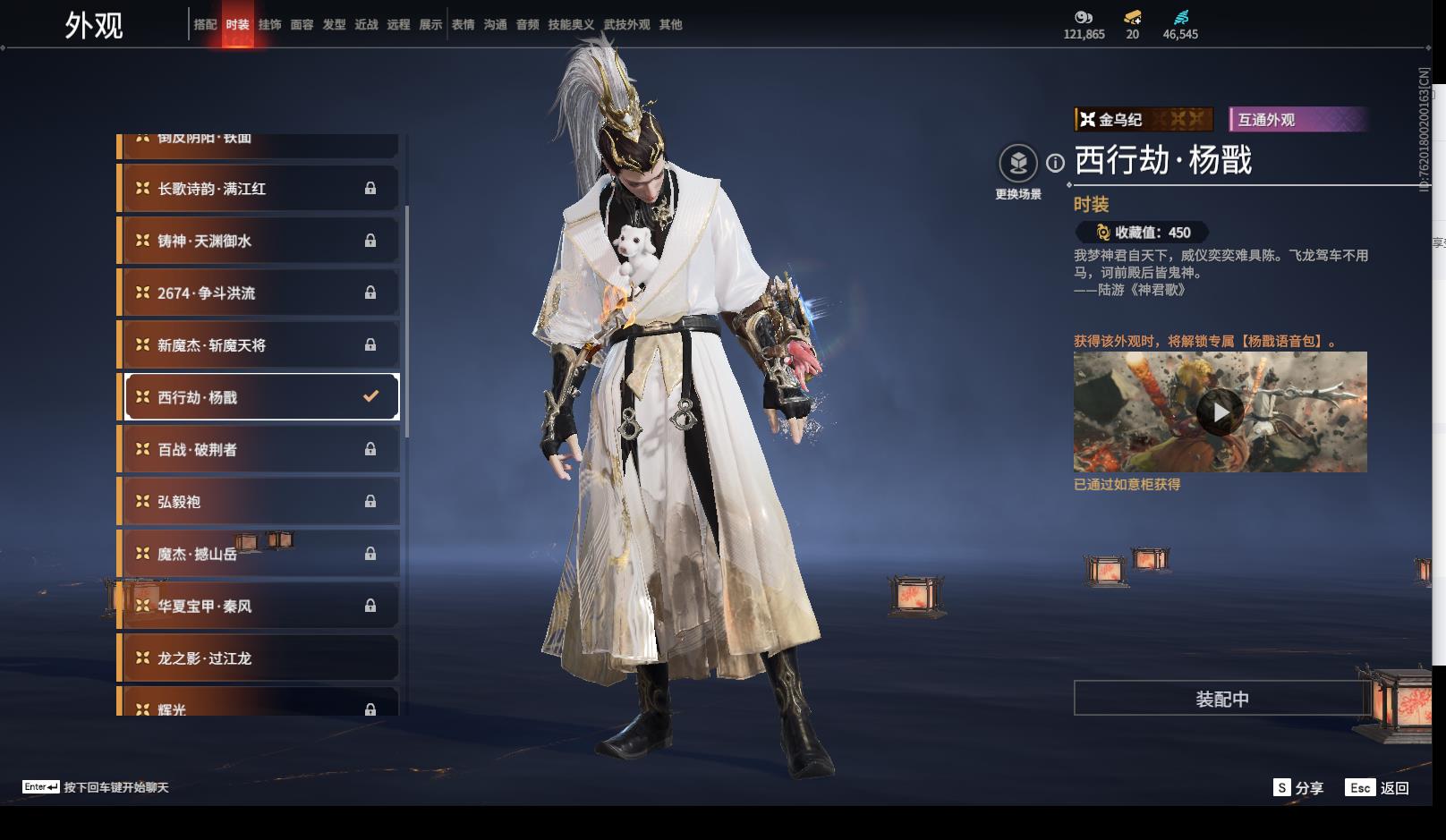Viewport: 1446px width, 840px height.
Task: Select the 面容 tab
Action: pyautogui.click(x=302, y=25)
